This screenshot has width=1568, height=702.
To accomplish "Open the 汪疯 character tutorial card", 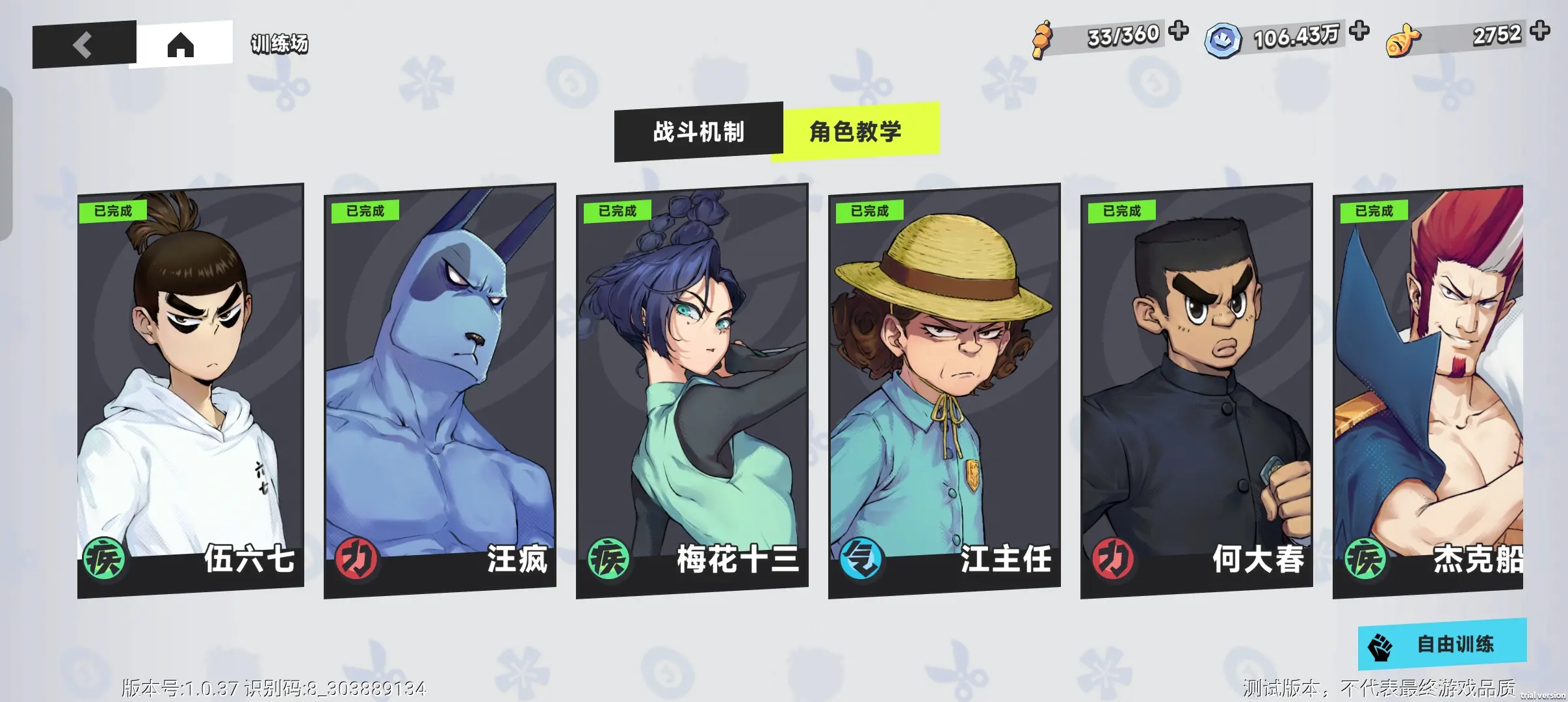I will 440,390.
